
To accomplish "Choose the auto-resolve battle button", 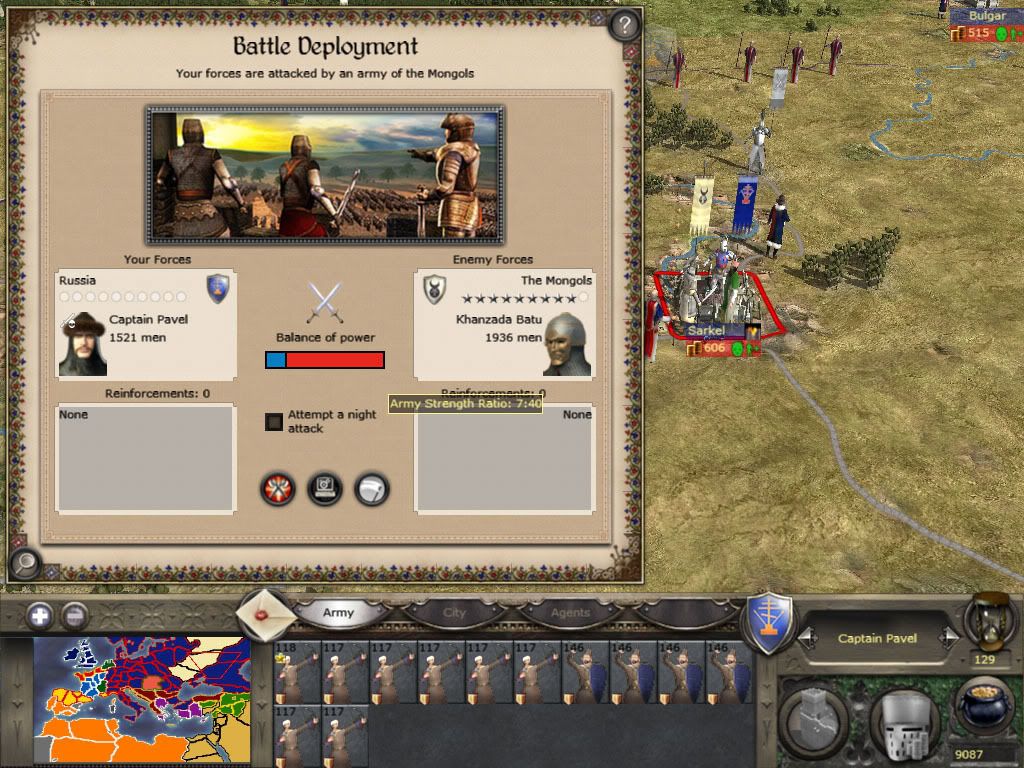I will click(x=325, y=489).
